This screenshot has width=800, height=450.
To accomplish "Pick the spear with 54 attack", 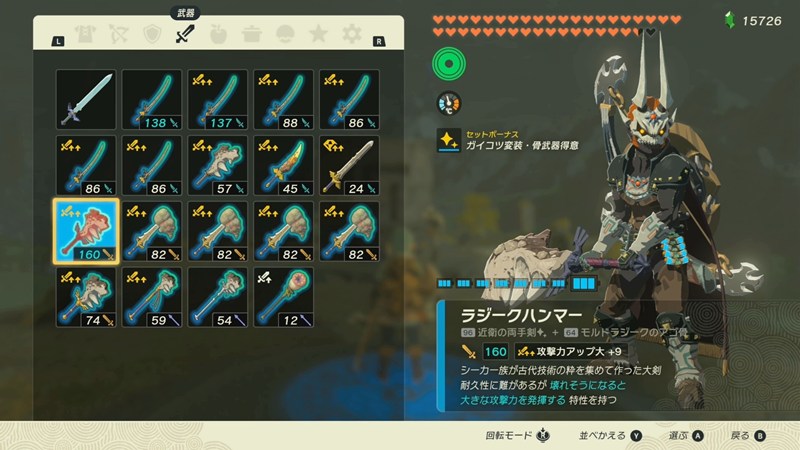I will pos(218,296).
